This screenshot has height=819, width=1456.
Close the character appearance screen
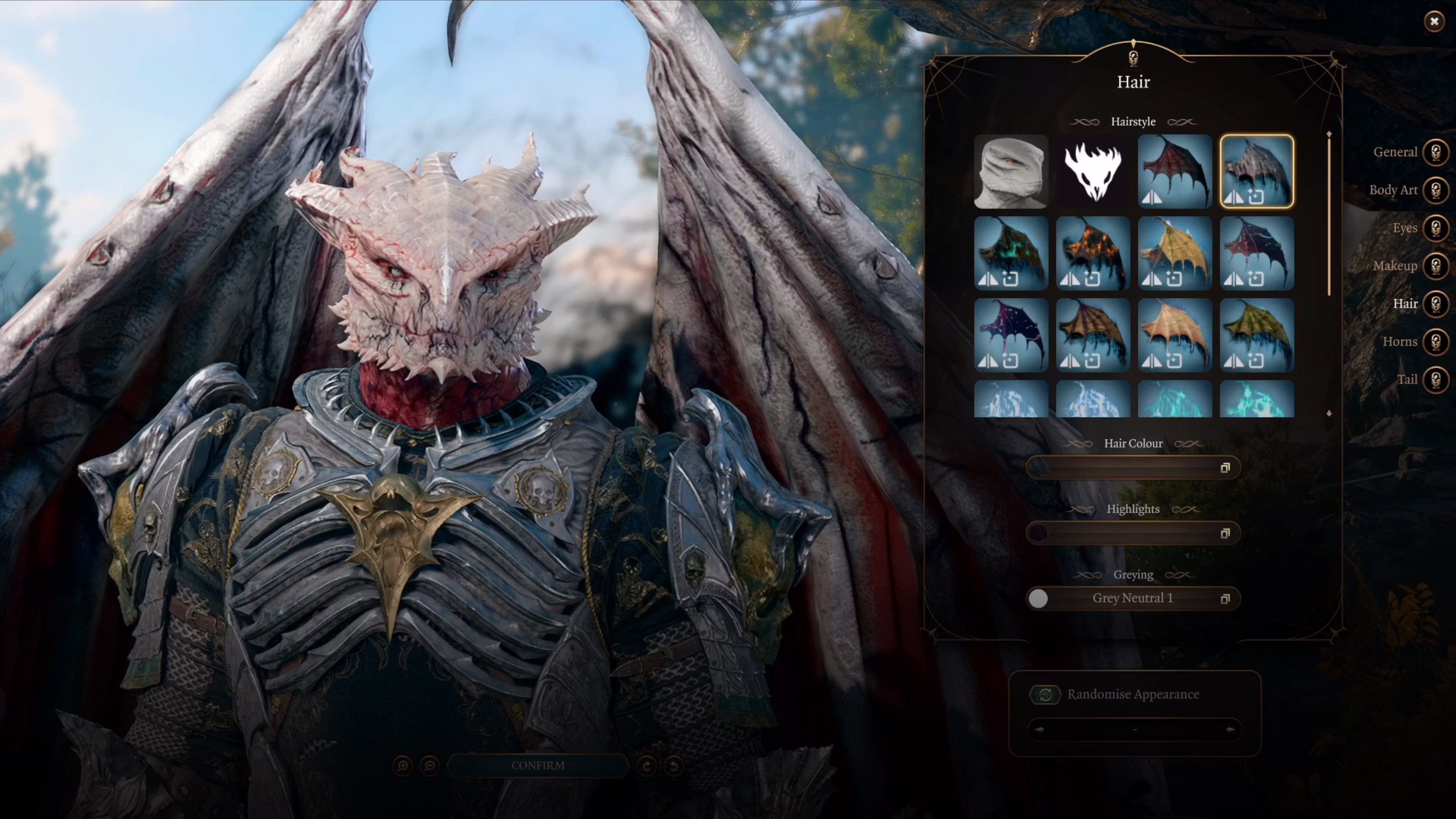click(1434, 22)
